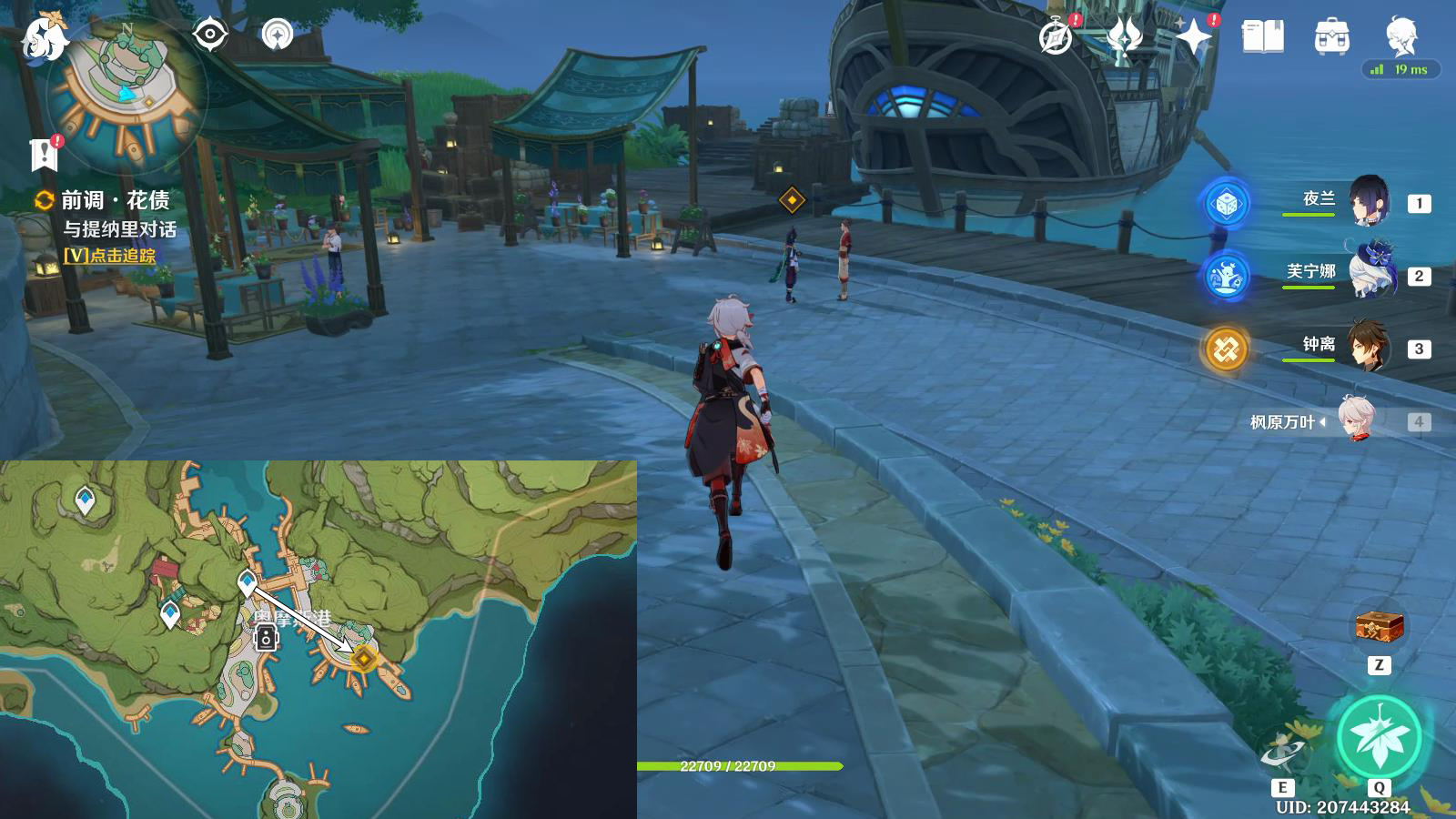Open the quest log bookmark icon
Viewport: 1456px width, 819px height.
pos(44,155)
